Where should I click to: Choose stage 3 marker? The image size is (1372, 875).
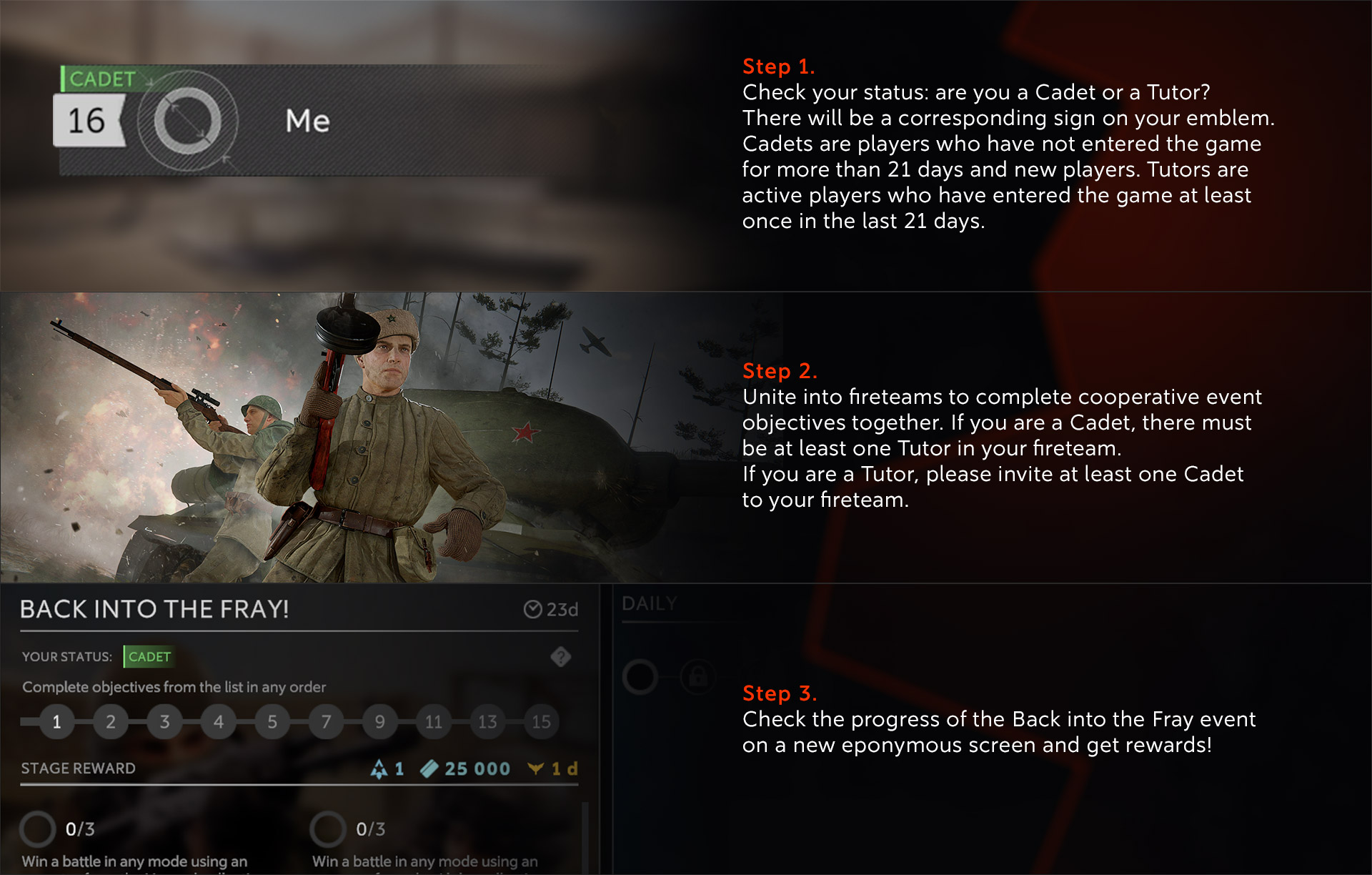165,722
